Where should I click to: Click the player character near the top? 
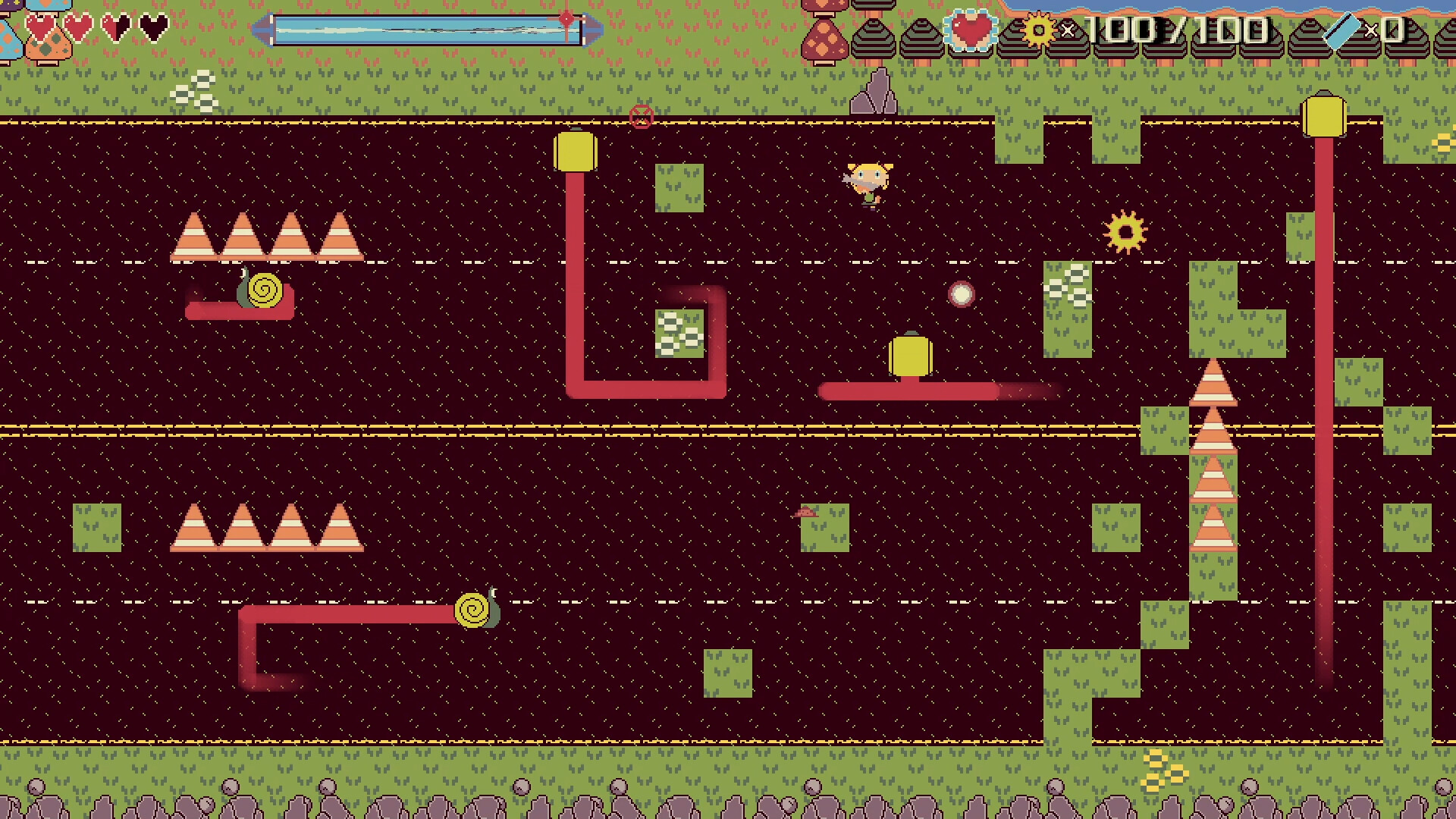click(x=868, y=182)
